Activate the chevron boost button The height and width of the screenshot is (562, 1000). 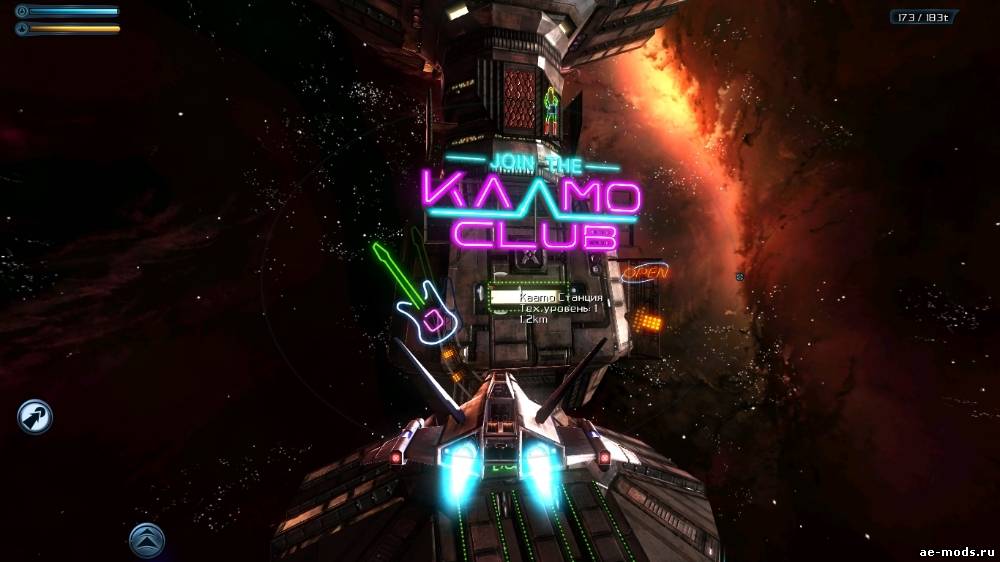147,540
